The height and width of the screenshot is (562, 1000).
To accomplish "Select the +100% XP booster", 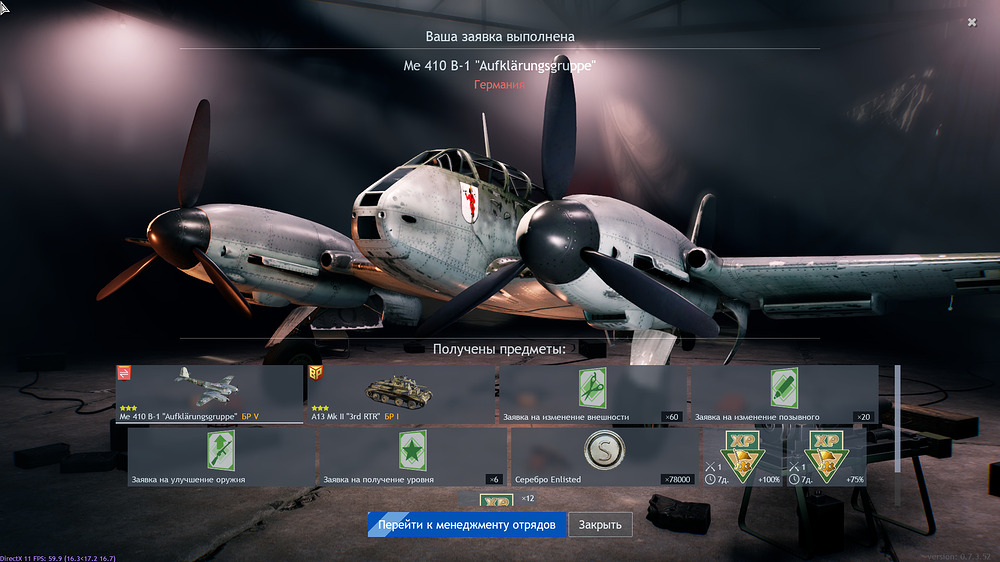I will pyautogui.click(x=743, y=457).
